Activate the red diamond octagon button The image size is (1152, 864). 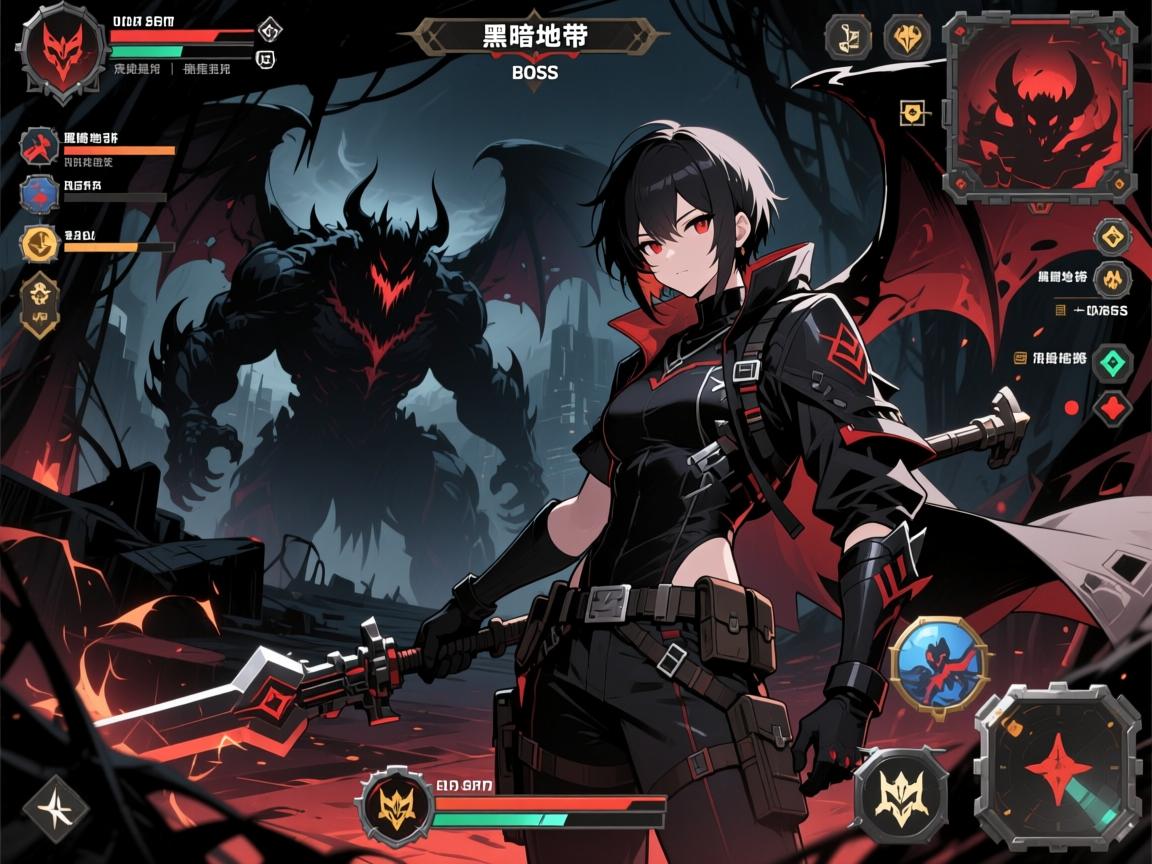tap(1112, 407)
